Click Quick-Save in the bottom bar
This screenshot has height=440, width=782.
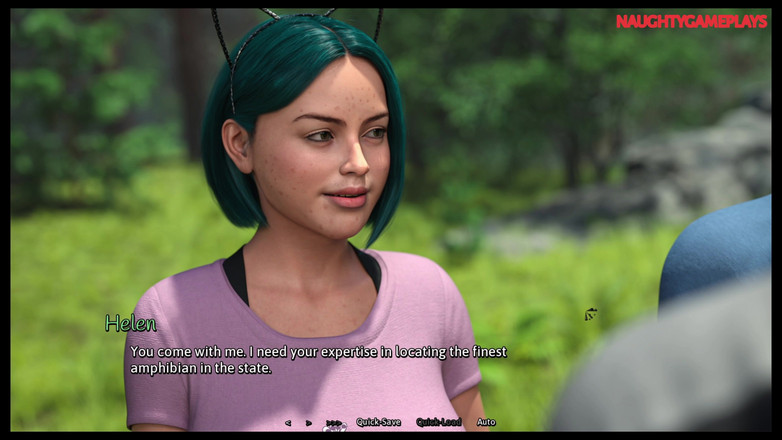[378, 423]
